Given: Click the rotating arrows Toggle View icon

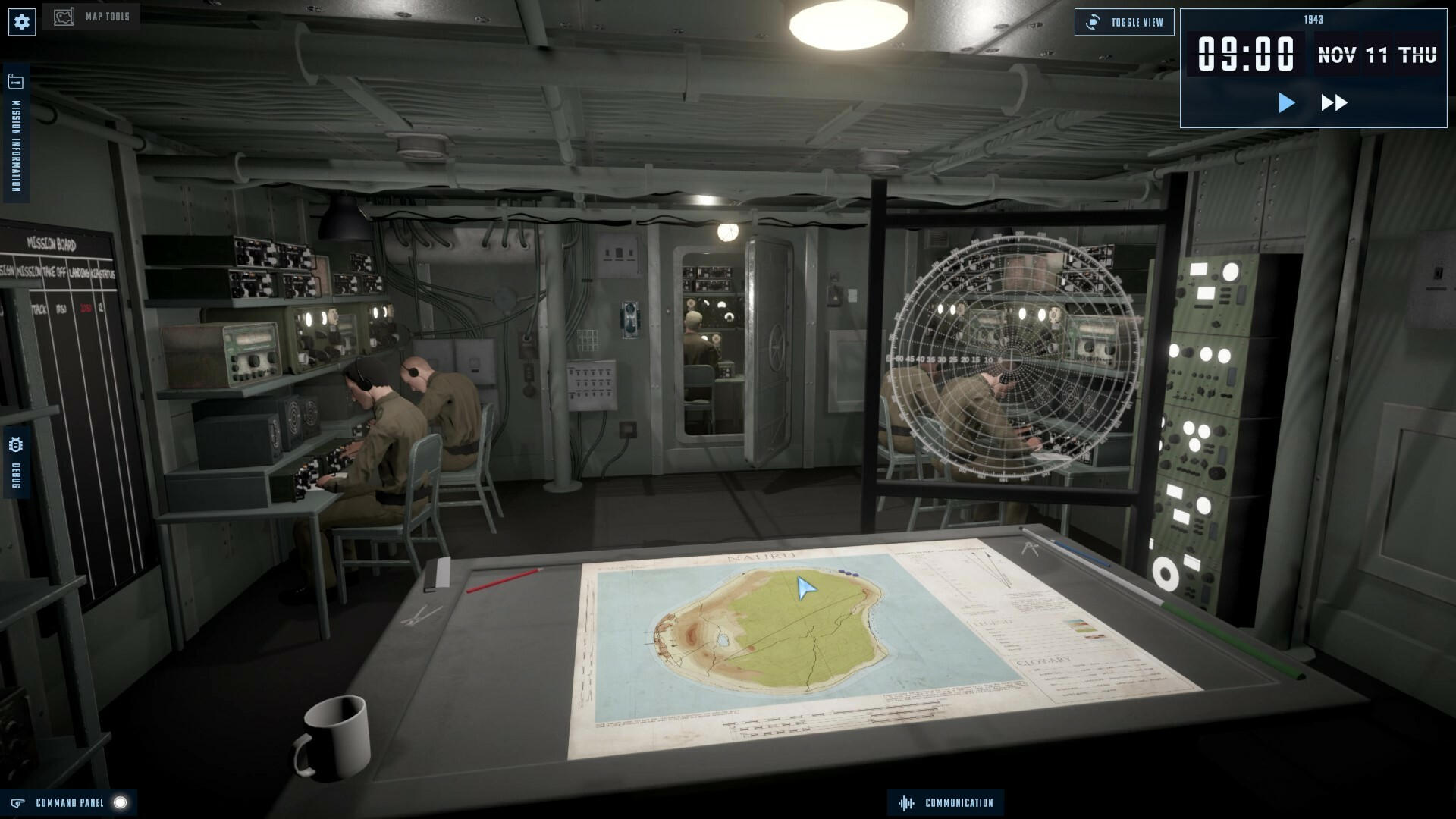Looking at the screenshot, I should point(1092,21).
